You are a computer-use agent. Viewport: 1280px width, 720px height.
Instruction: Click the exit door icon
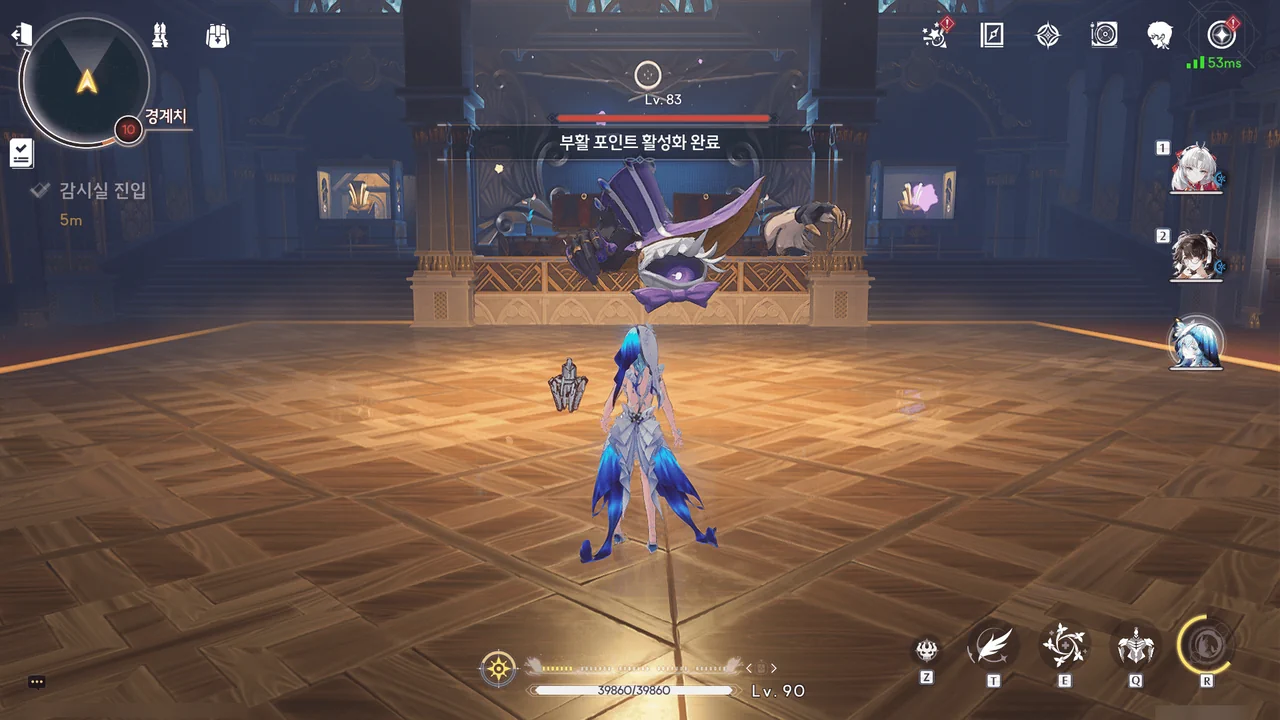coord(21,35)
